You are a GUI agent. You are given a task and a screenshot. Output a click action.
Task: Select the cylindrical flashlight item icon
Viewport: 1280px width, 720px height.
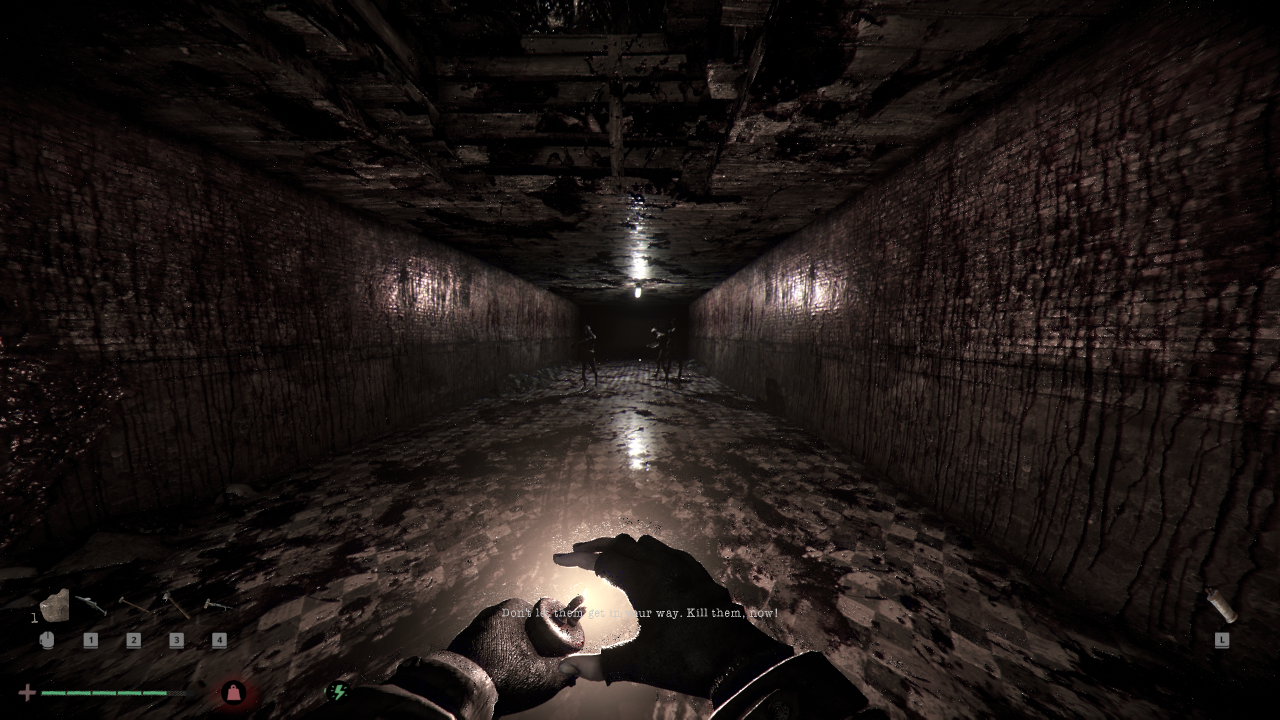[1221, 605]
